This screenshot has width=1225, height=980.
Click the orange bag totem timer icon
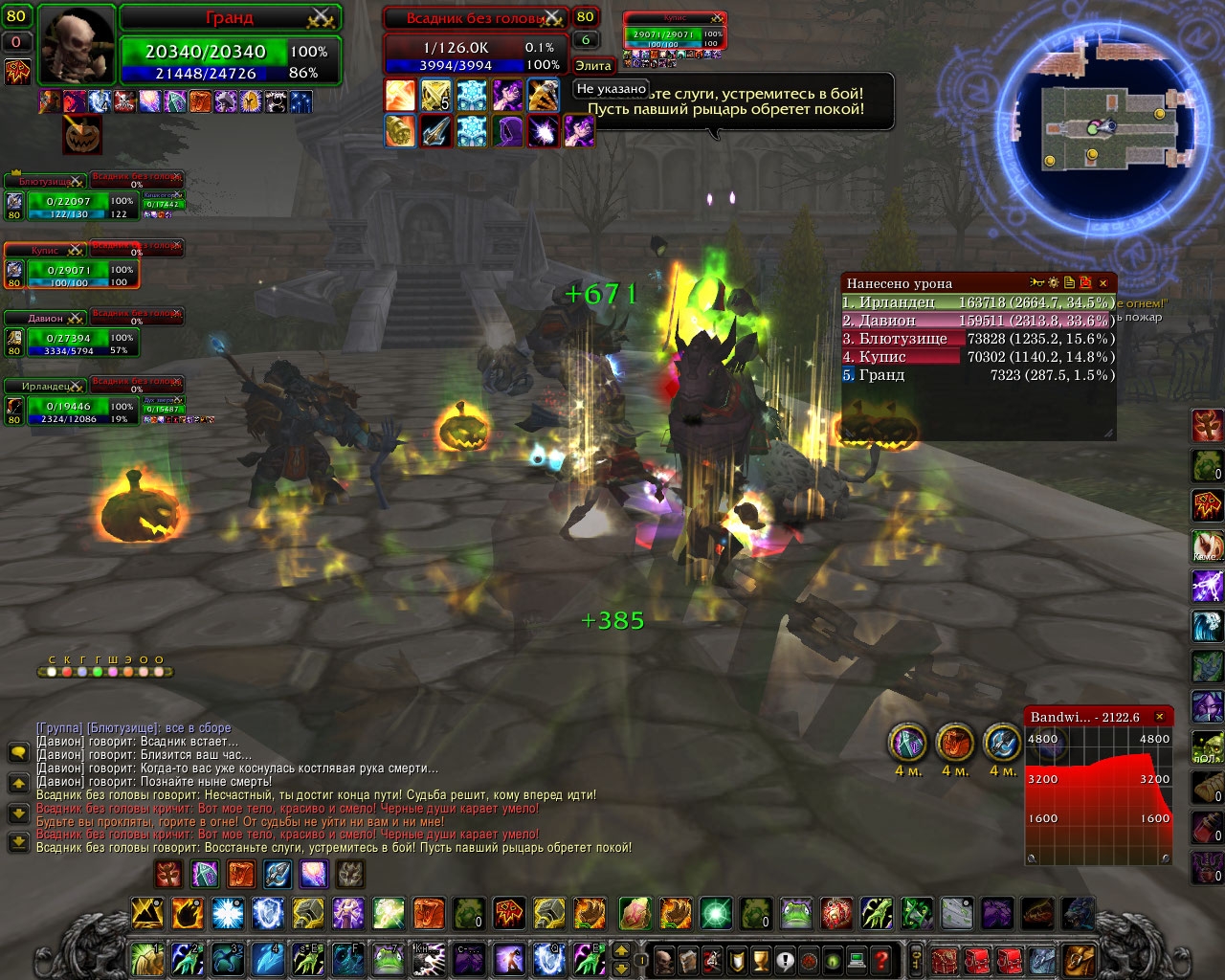[x=954, y=742]
